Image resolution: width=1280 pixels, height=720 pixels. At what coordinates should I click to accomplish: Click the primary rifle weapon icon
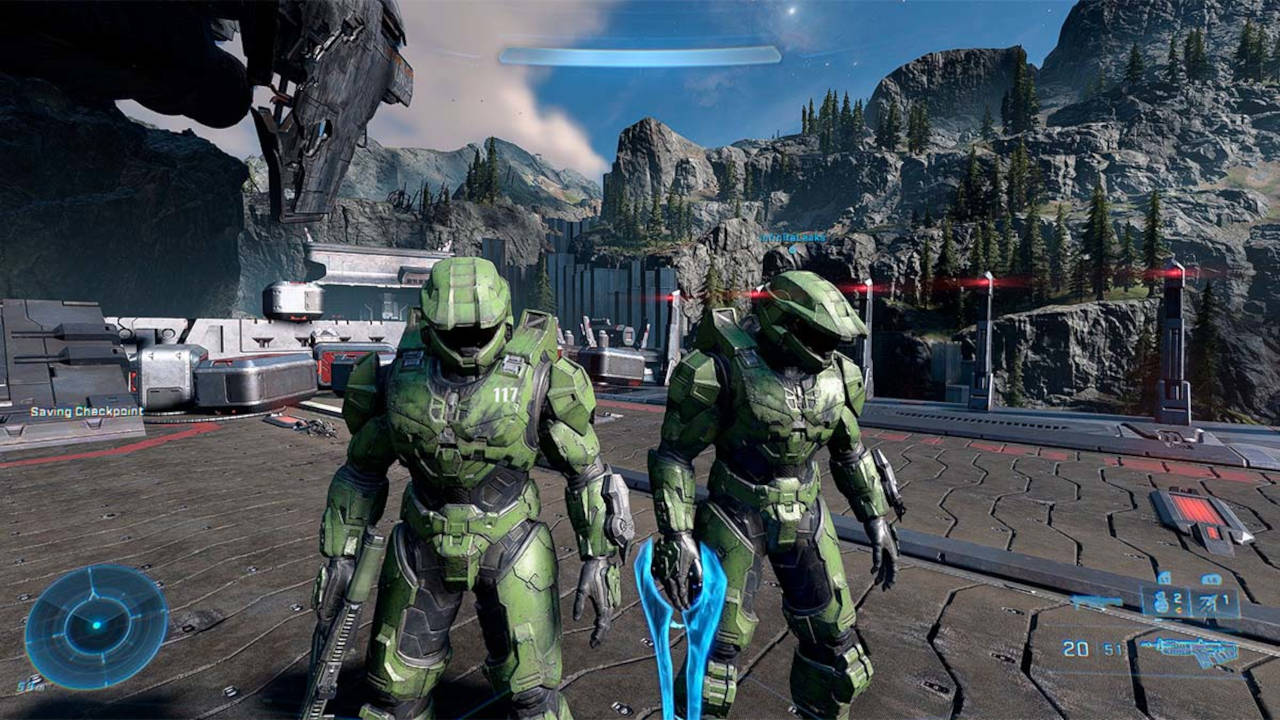pos(1188,650)
